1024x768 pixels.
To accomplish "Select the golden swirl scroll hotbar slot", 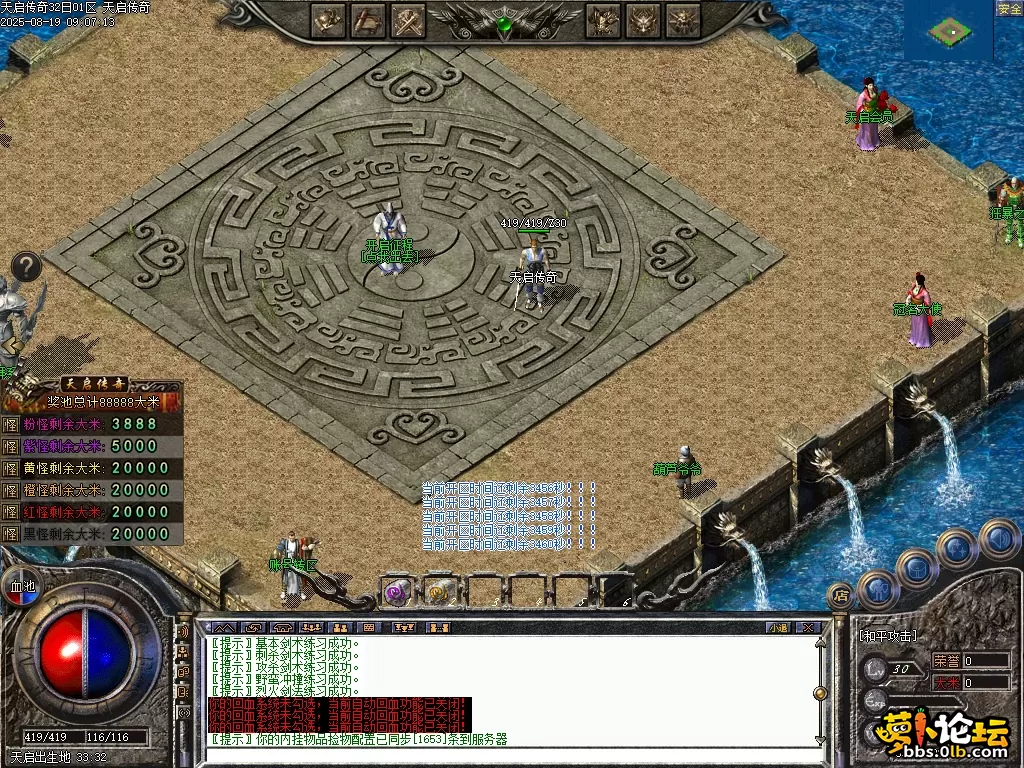I will tap(439, 592).
